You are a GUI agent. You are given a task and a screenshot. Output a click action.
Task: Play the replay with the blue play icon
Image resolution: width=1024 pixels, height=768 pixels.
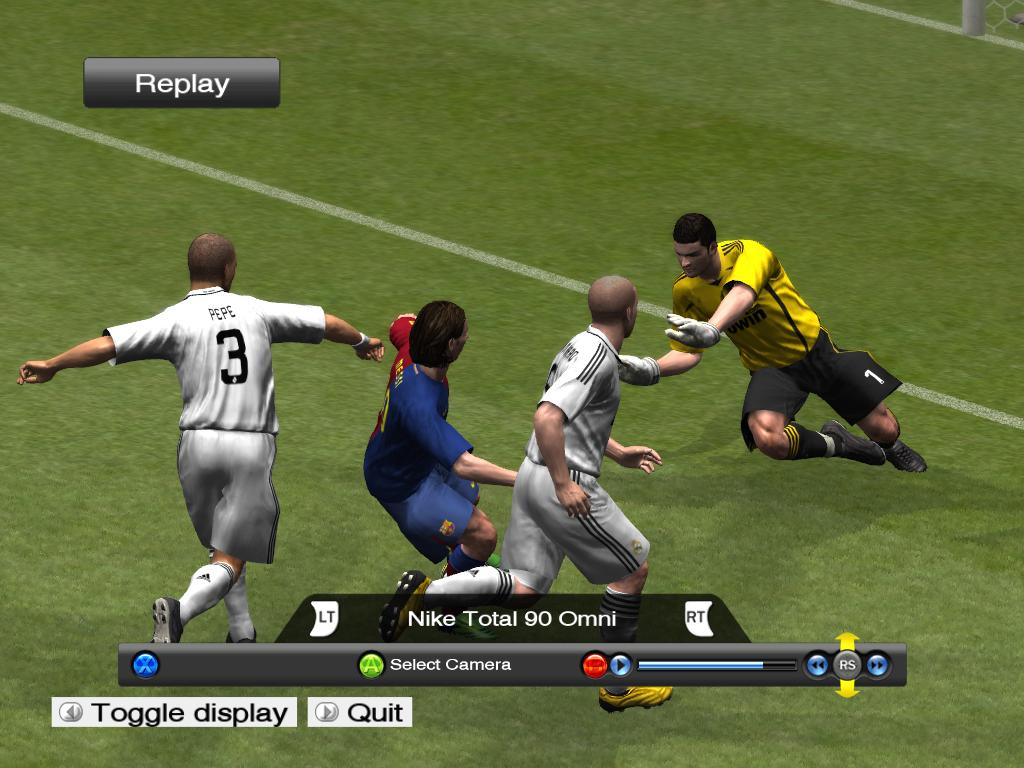pos(621,665)
